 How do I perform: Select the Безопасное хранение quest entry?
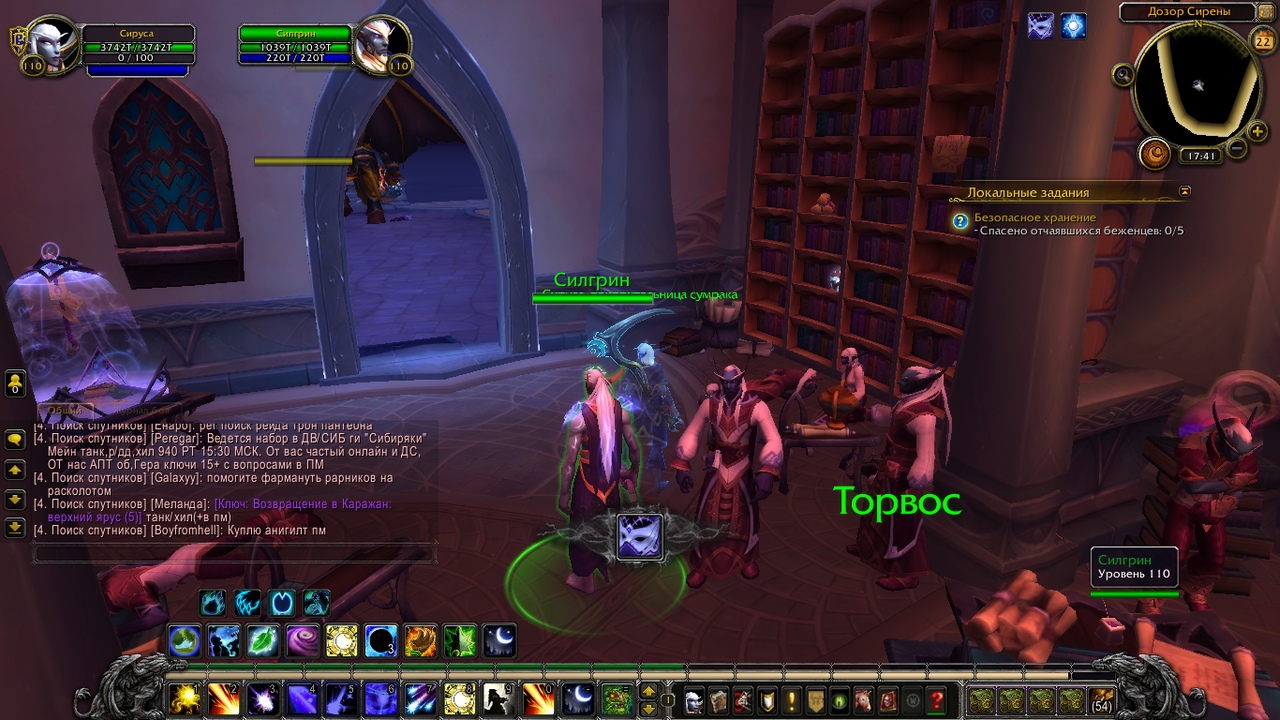pyautogui.click(x=1035, y=217)
